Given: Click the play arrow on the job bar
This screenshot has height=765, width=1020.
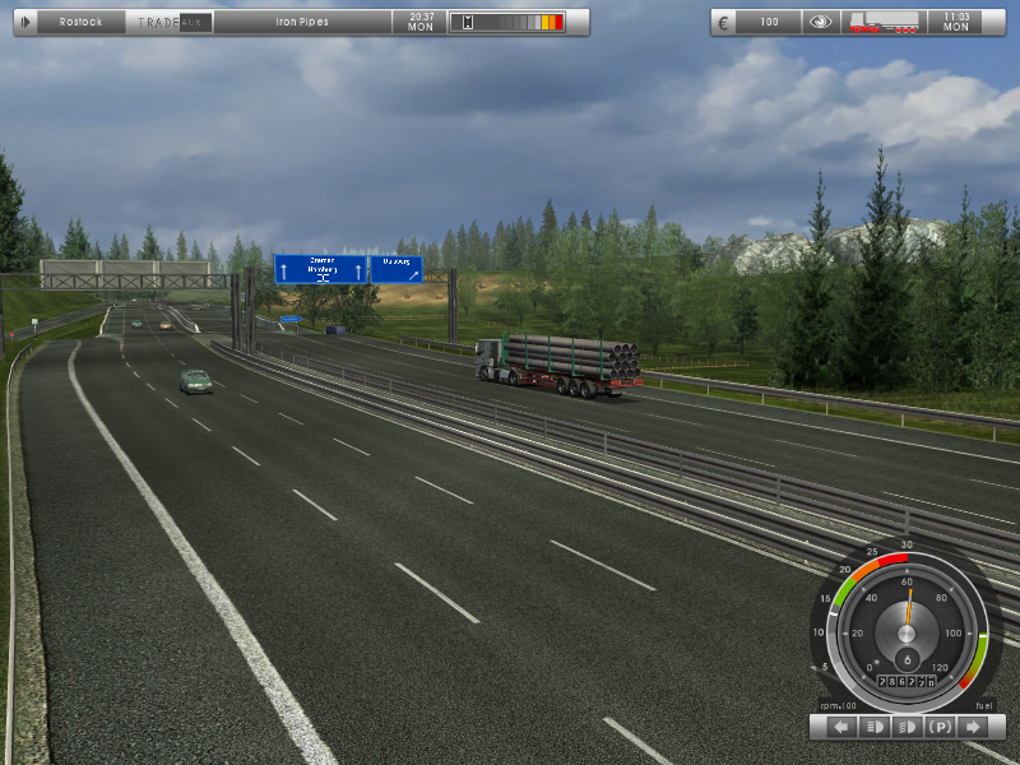Looking at the screenshot, I should pyautogui.click(x=25, y=22).
